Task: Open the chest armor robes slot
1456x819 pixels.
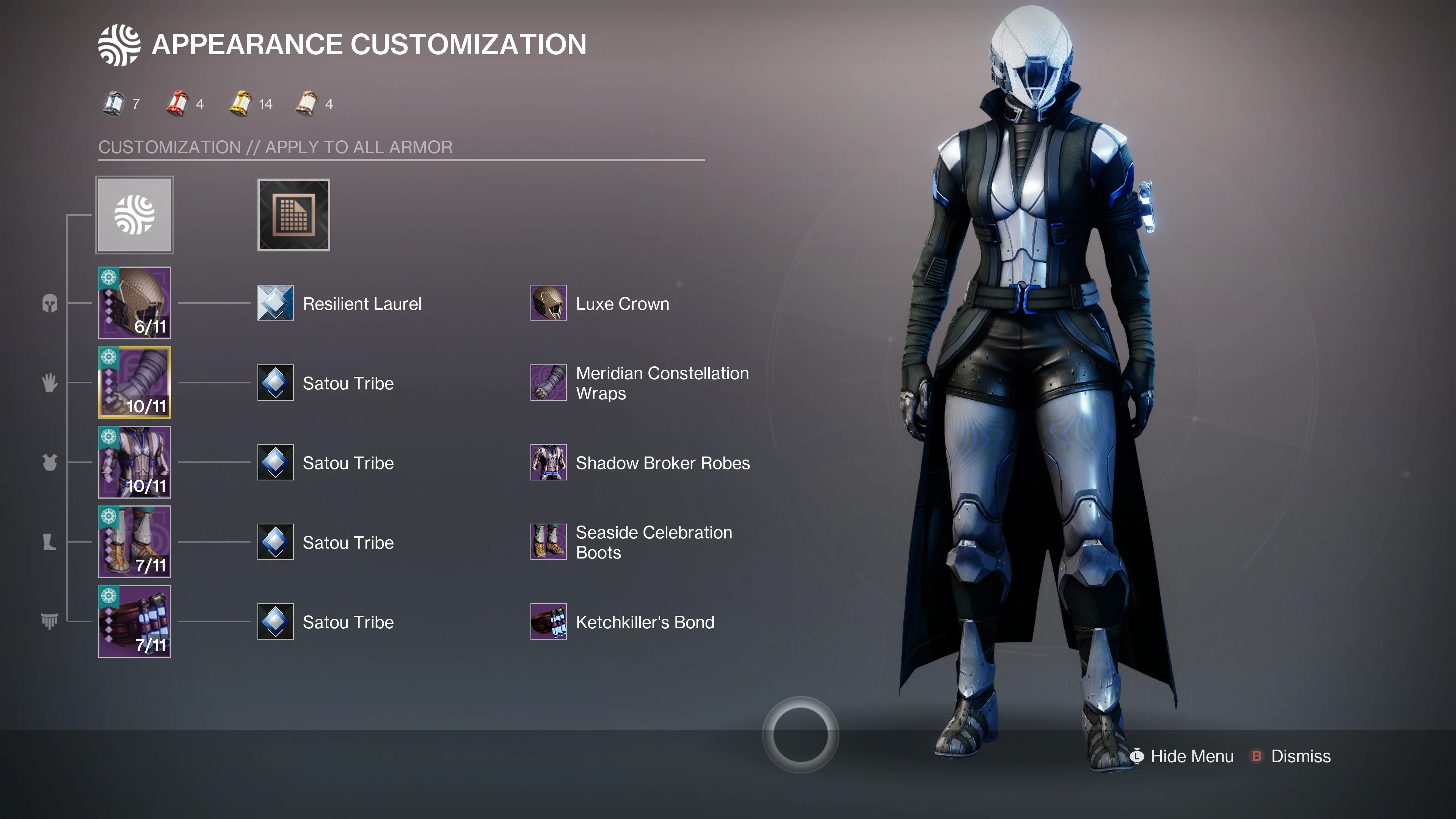Action: [x=135, y=462]
